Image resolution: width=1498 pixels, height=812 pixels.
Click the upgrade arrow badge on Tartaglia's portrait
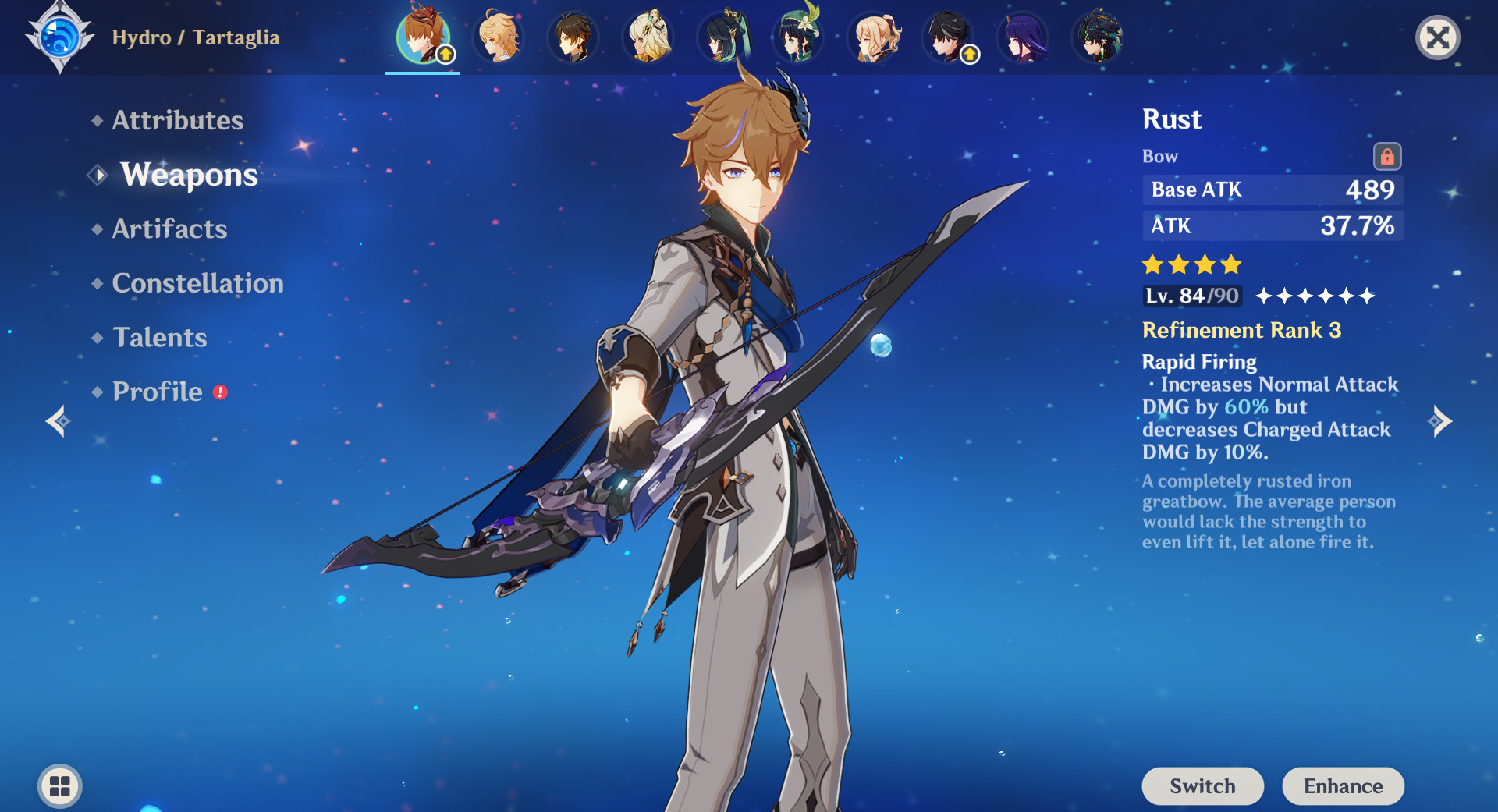[x=445, y=53]
